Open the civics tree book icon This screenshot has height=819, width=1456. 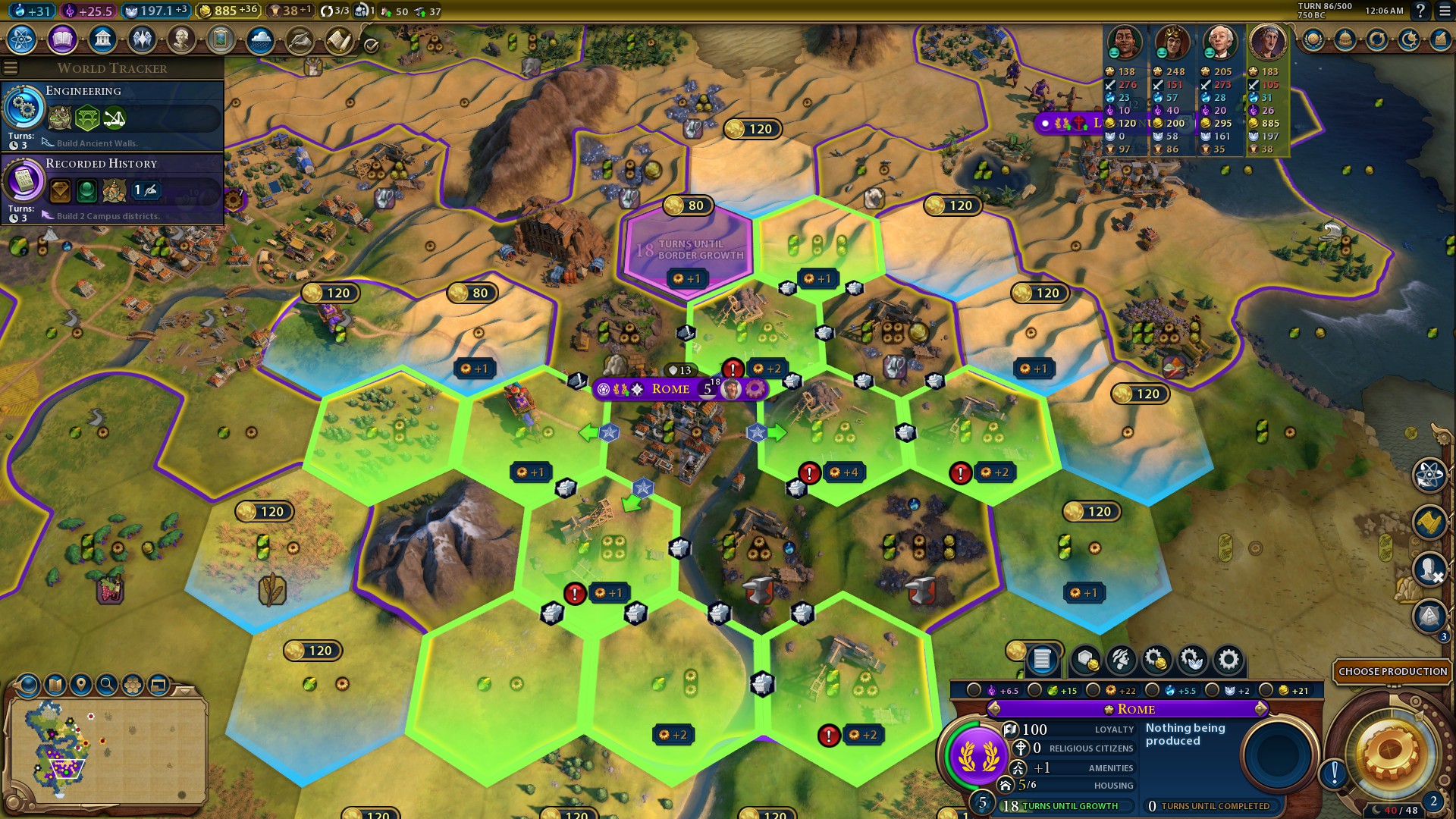point(62,39)
